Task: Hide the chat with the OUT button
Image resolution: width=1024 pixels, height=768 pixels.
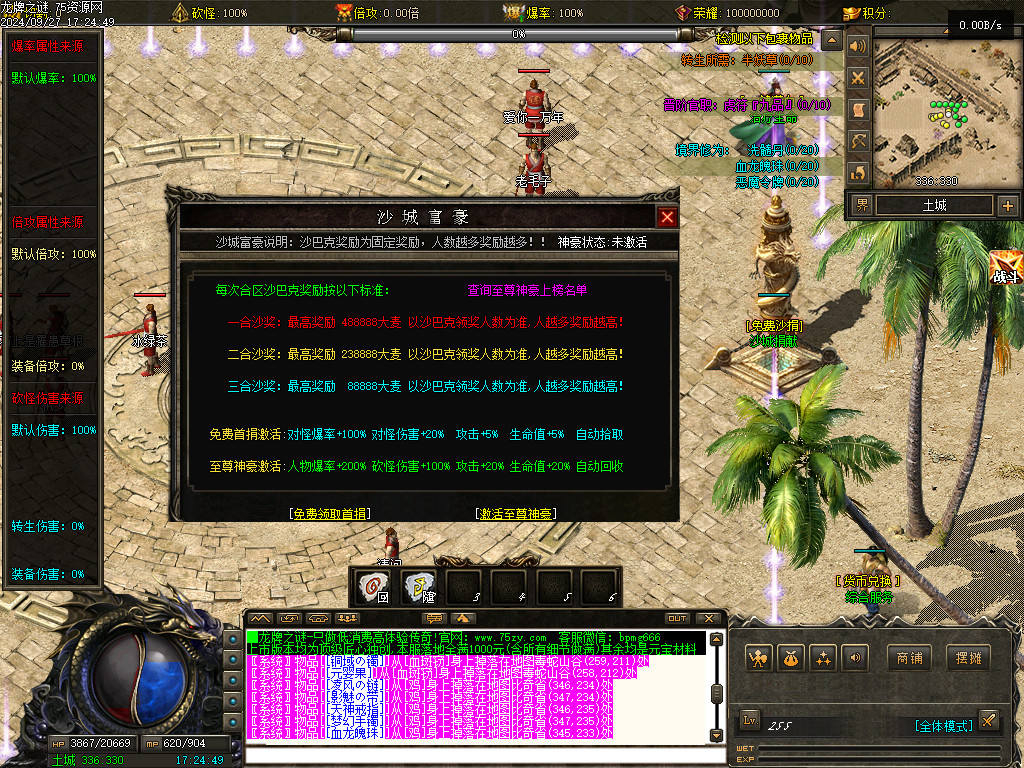Action: [x=677, y=619]
